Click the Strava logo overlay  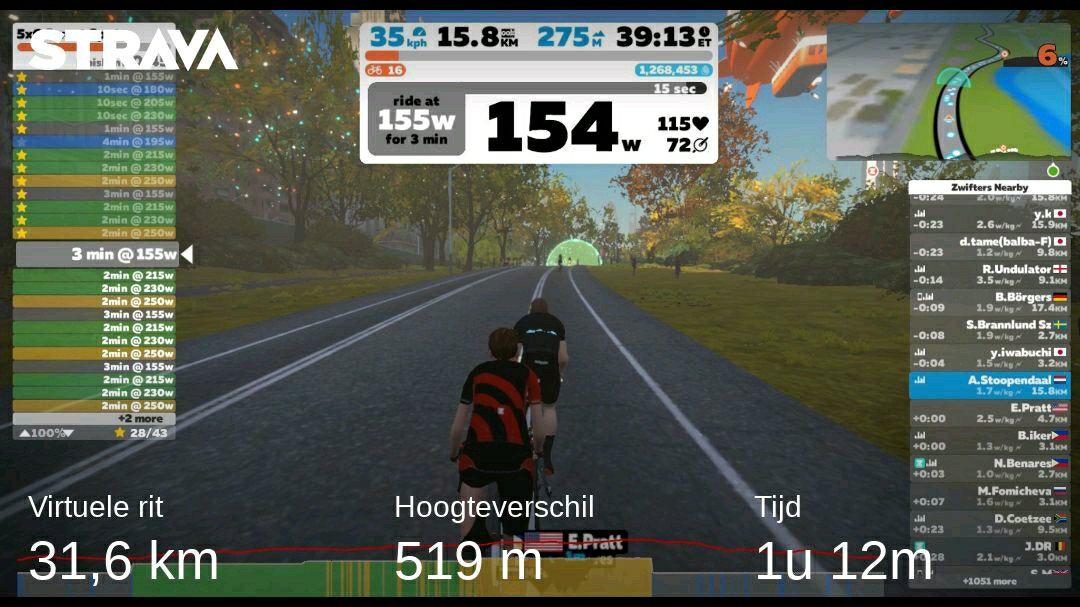click(132, 48)
